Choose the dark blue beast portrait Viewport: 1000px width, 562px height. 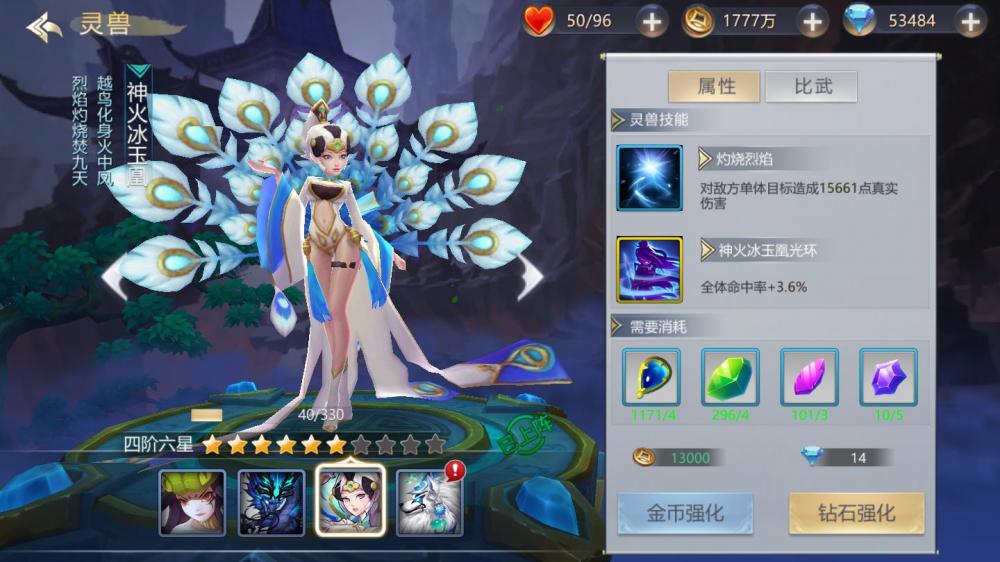[271, 502]
